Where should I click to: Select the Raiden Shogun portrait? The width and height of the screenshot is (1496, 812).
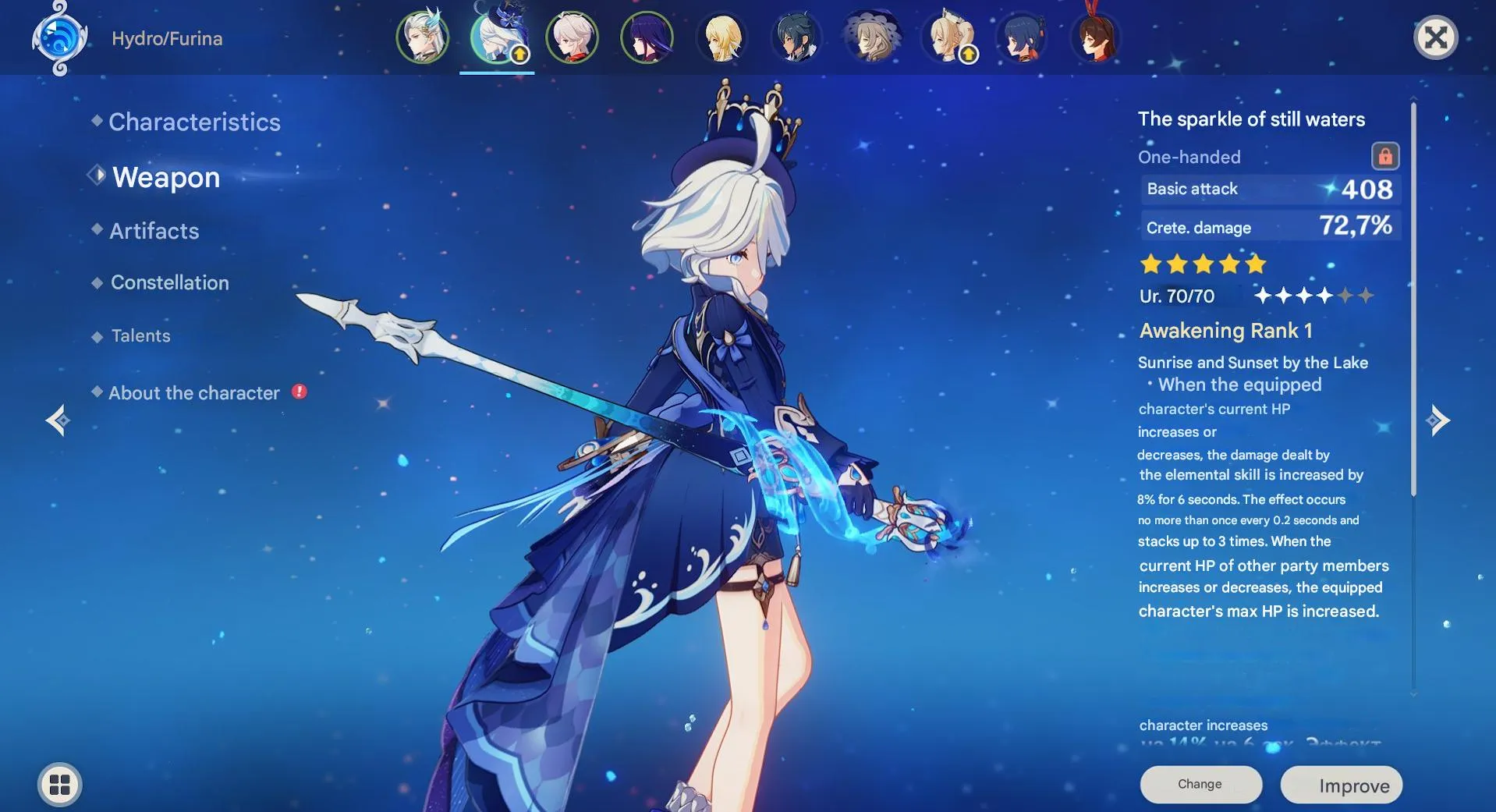tap(648, 36)
